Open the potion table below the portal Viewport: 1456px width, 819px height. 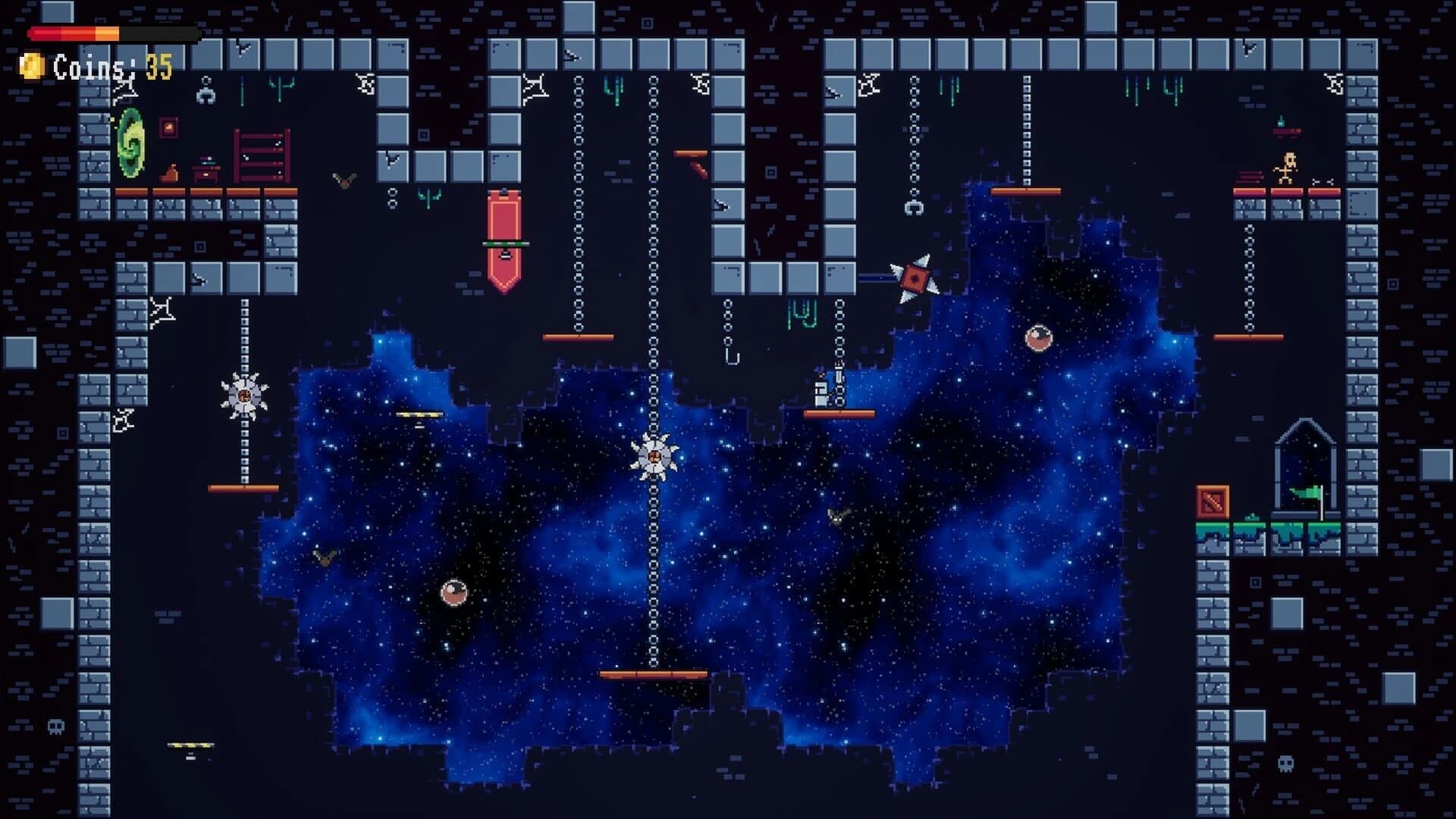pos(205,171)
